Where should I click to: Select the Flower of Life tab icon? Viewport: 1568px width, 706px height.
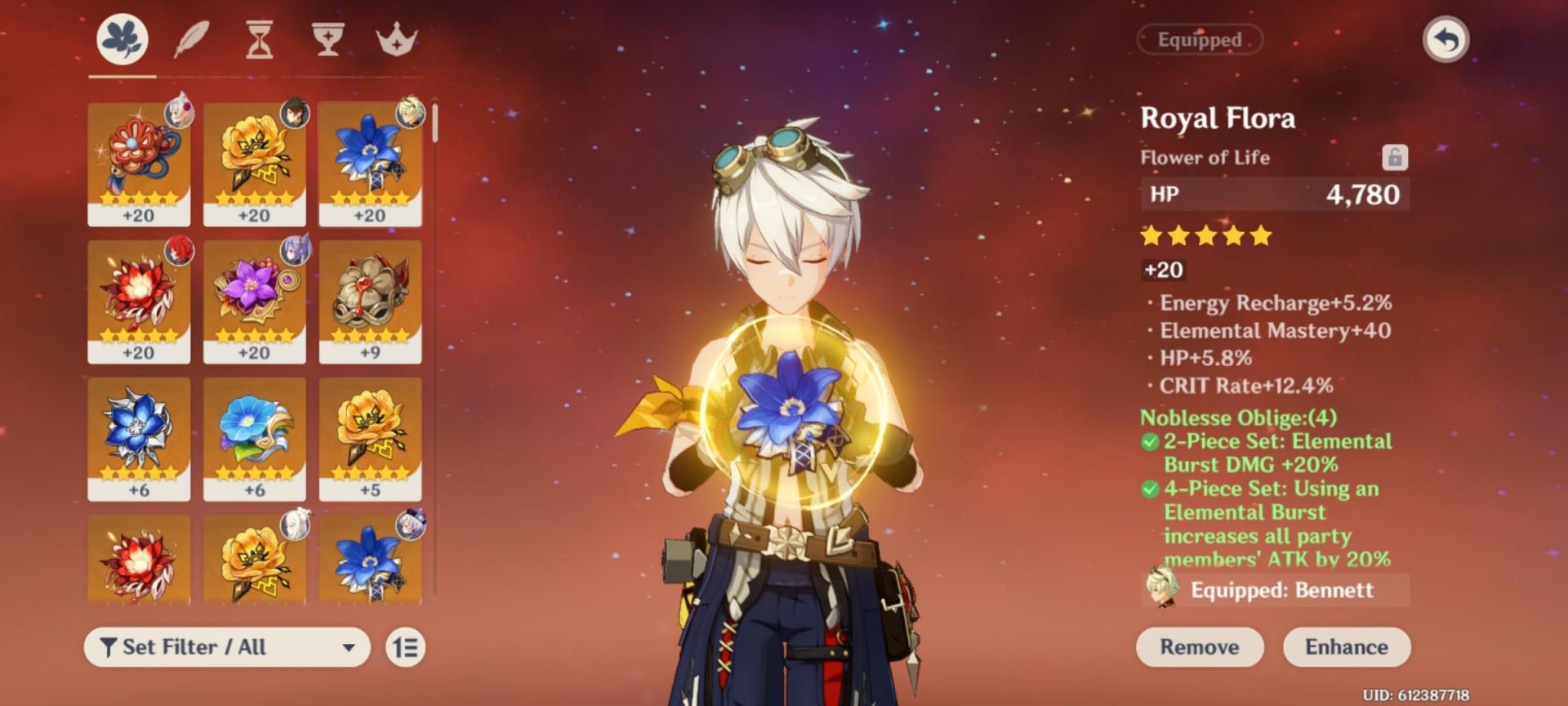[x=122, y=39]
